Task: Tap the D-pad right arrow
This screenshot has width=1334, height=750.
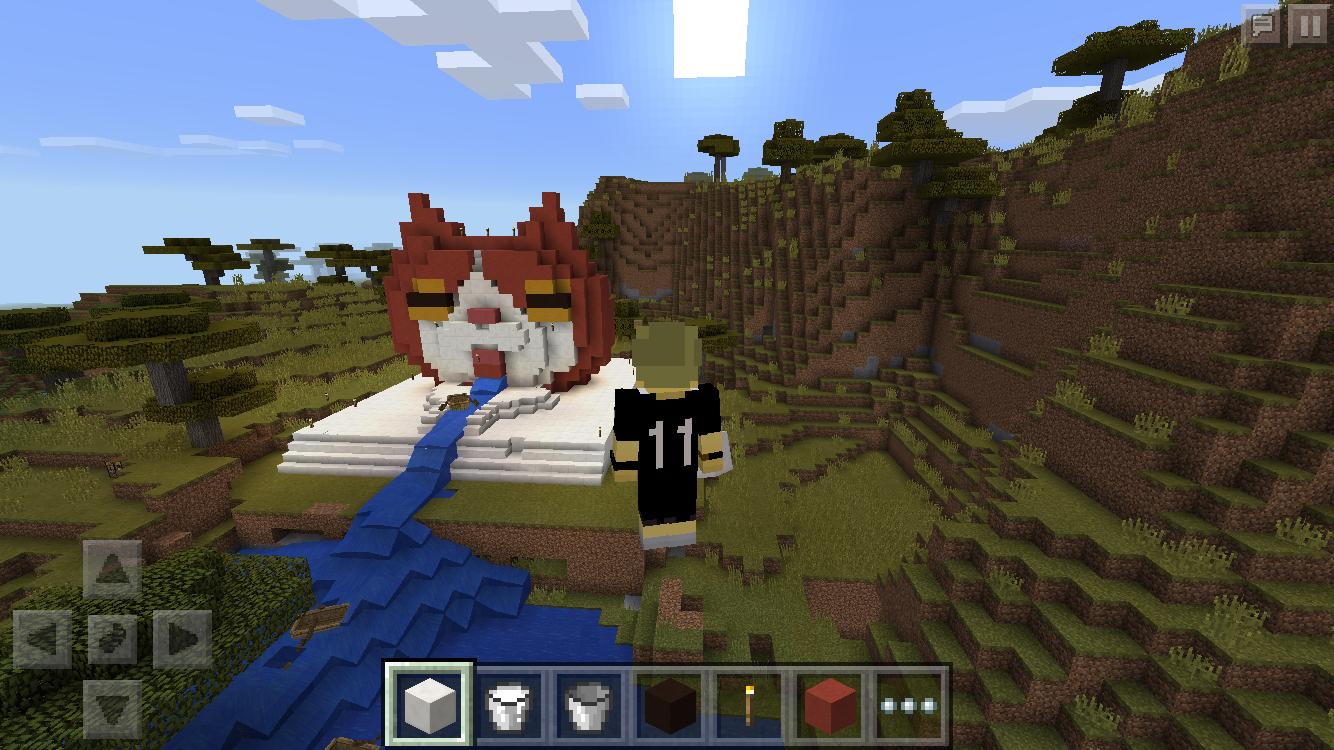Action: 182,638
